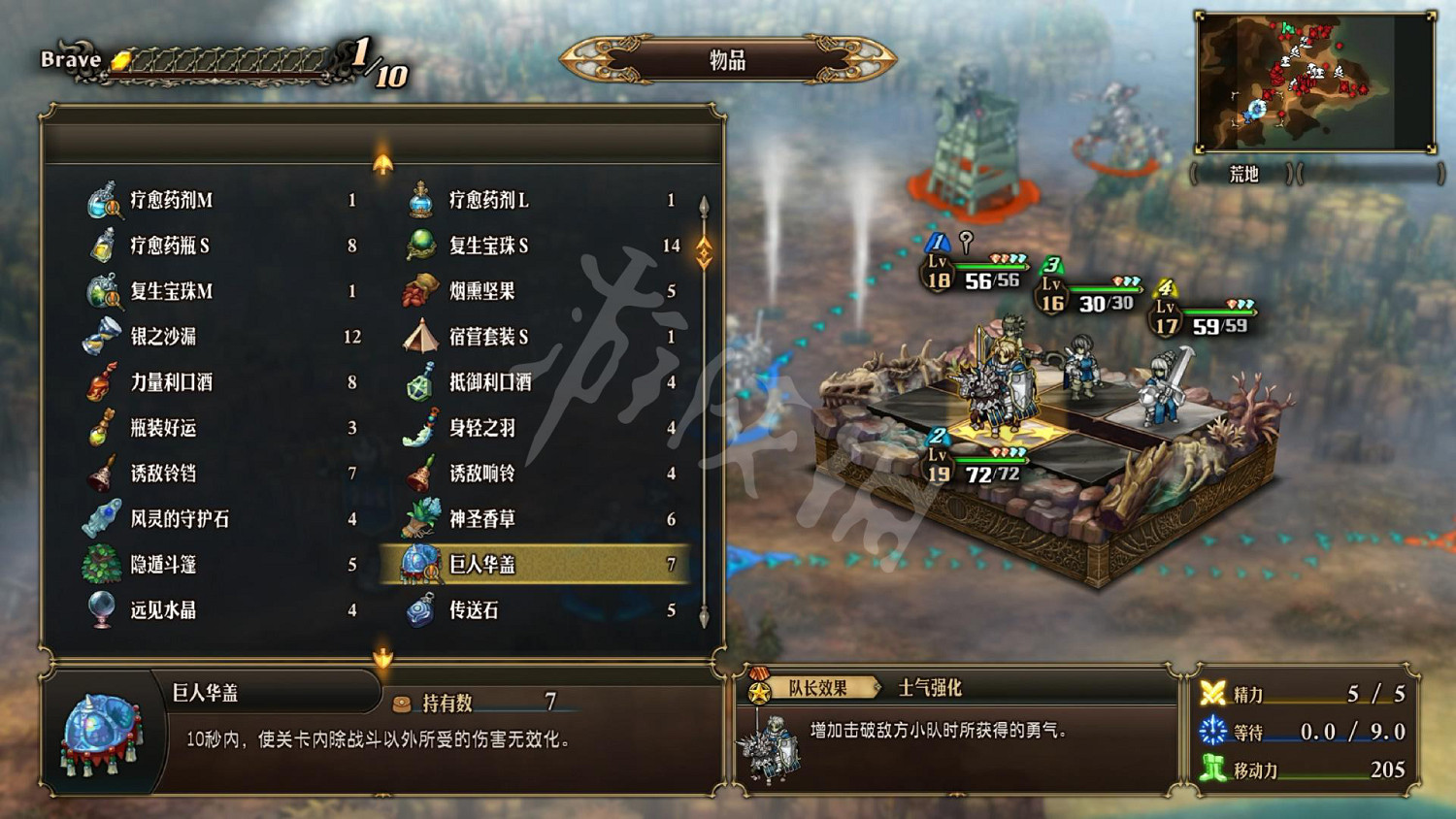Click the up arrow above the item list
Viewport: 1456px width, 819px height.
click(x=381, y=163)
